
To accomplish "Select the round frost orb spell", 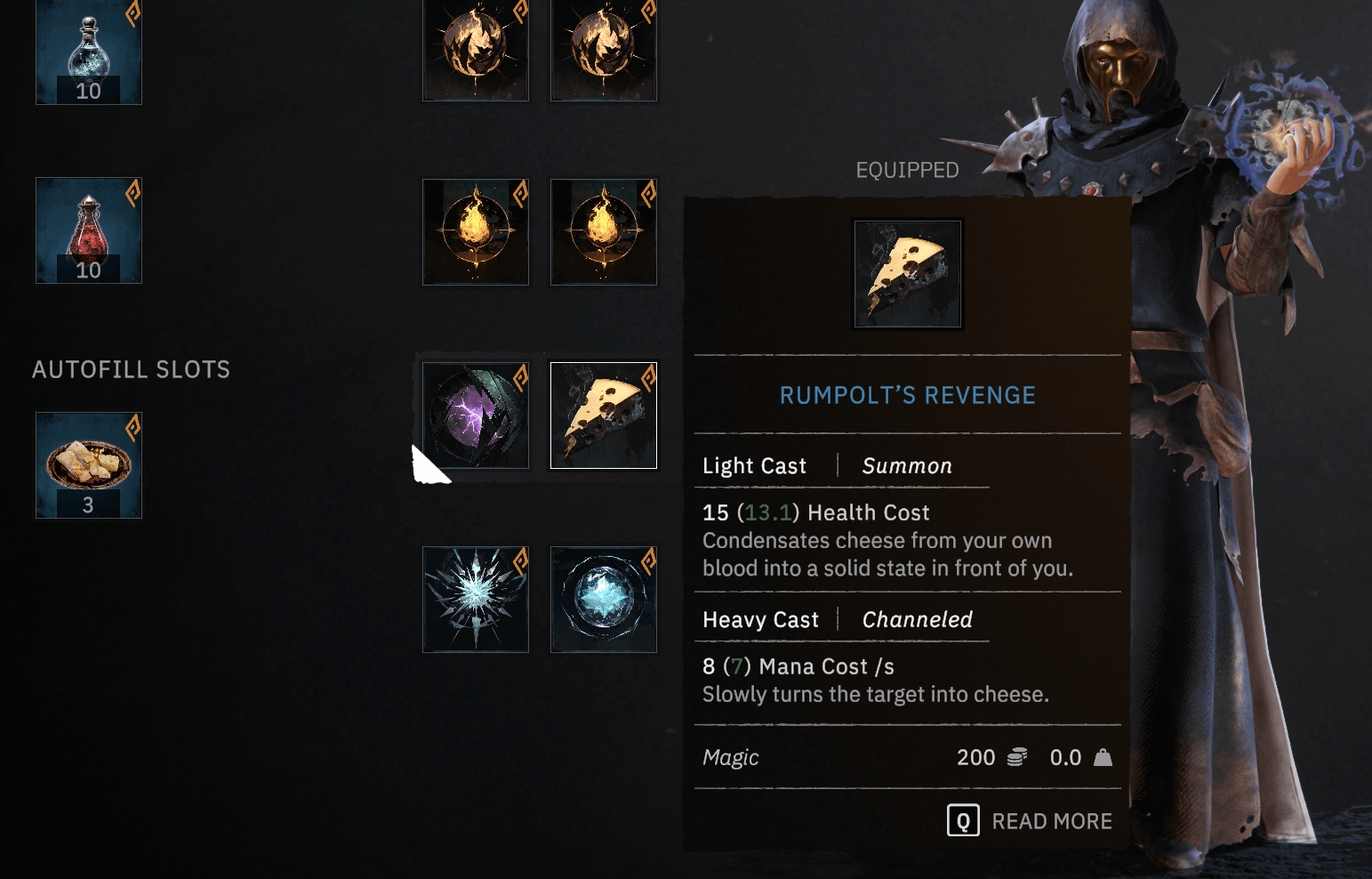I will point(603,599).
